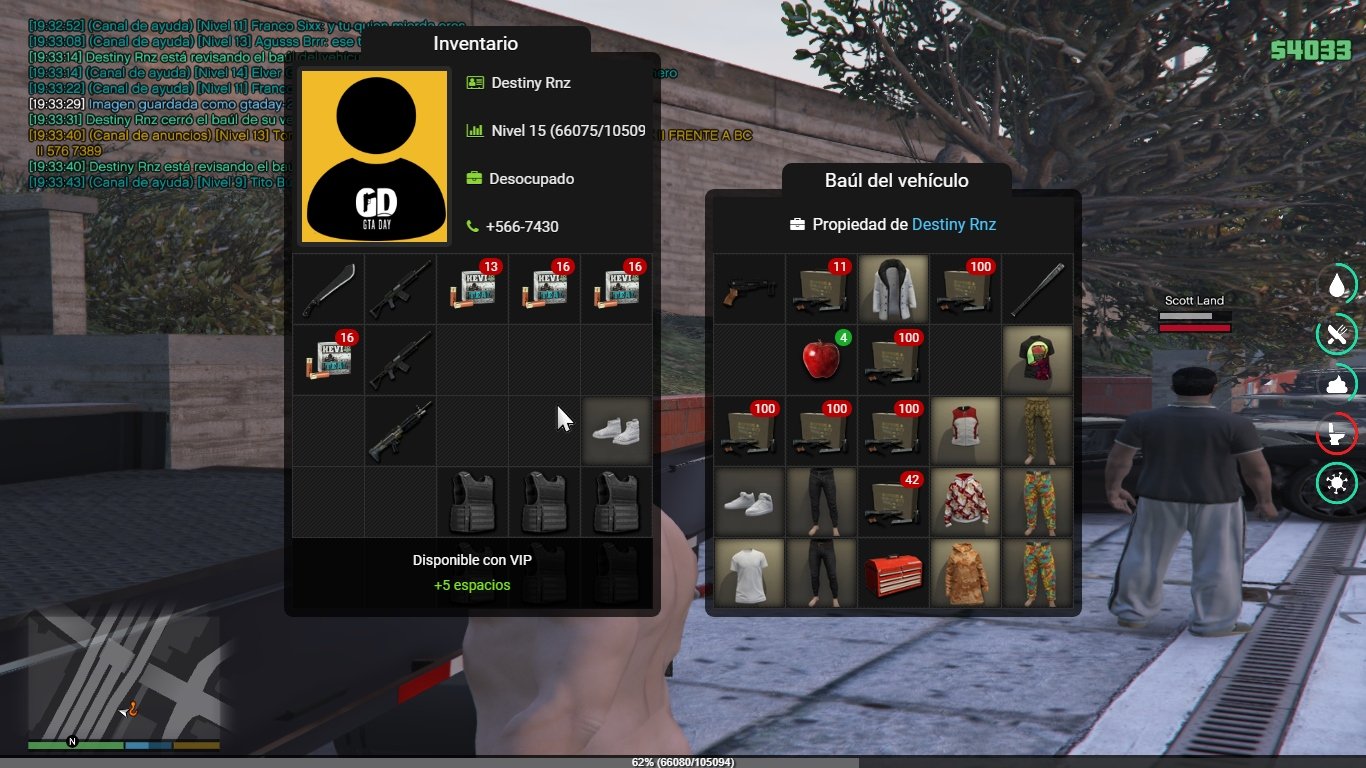Pick the red and white patterned hoodie

(965, 502)
